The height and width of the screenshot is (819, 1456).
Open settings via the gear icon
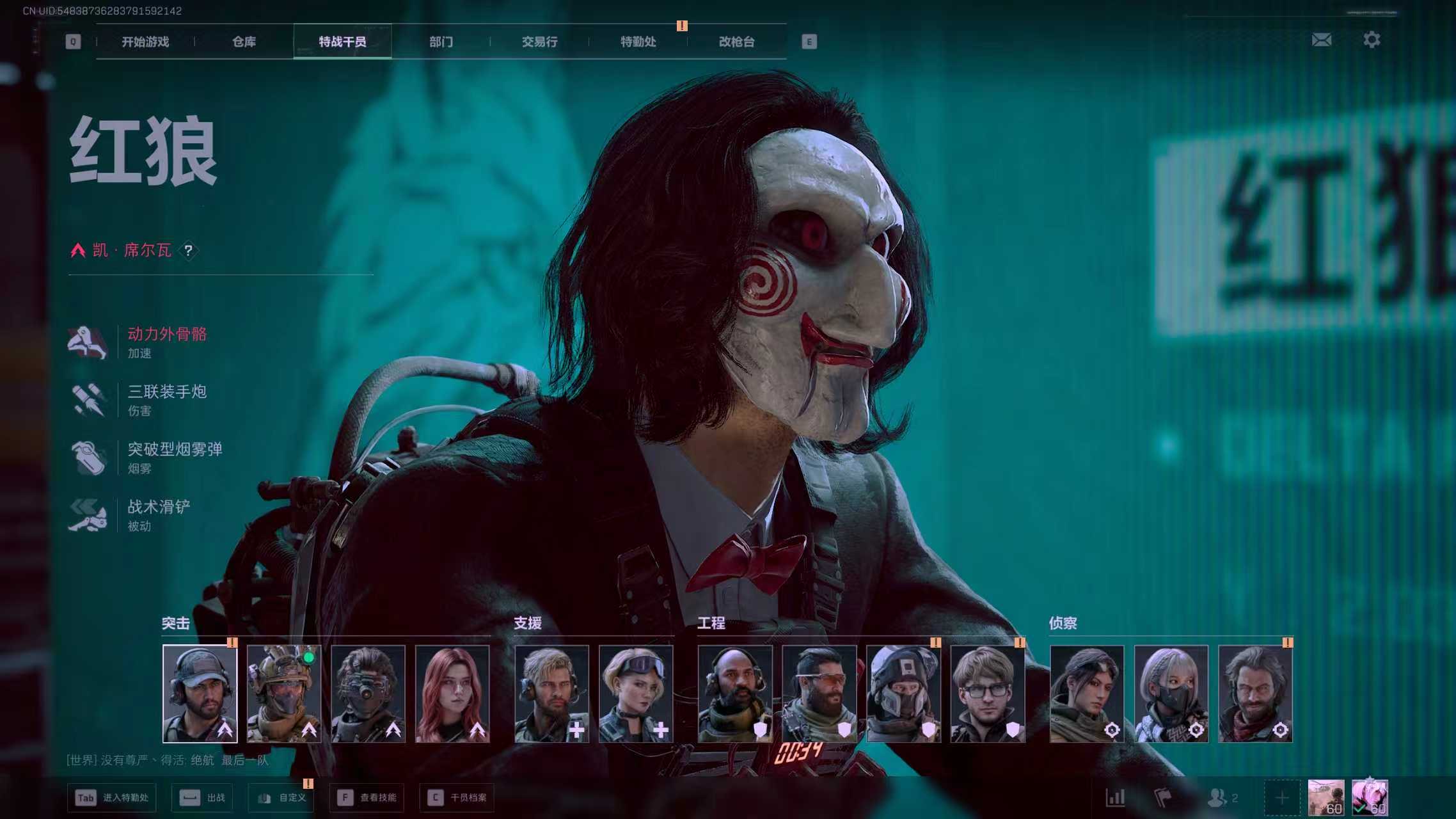tap(1371, 40)
